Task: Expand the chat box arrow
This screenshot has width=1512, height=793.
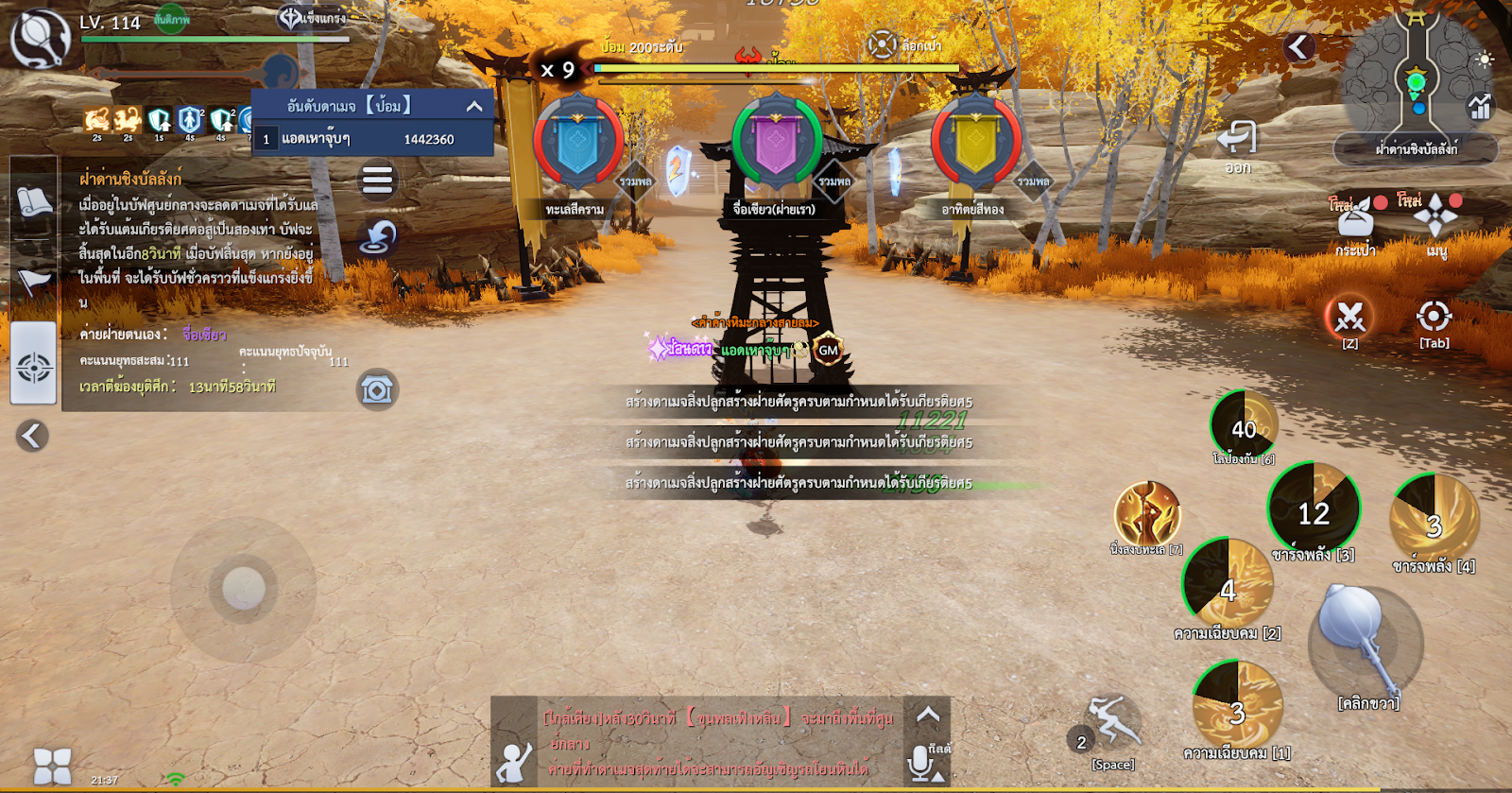Action: (927, 715)
